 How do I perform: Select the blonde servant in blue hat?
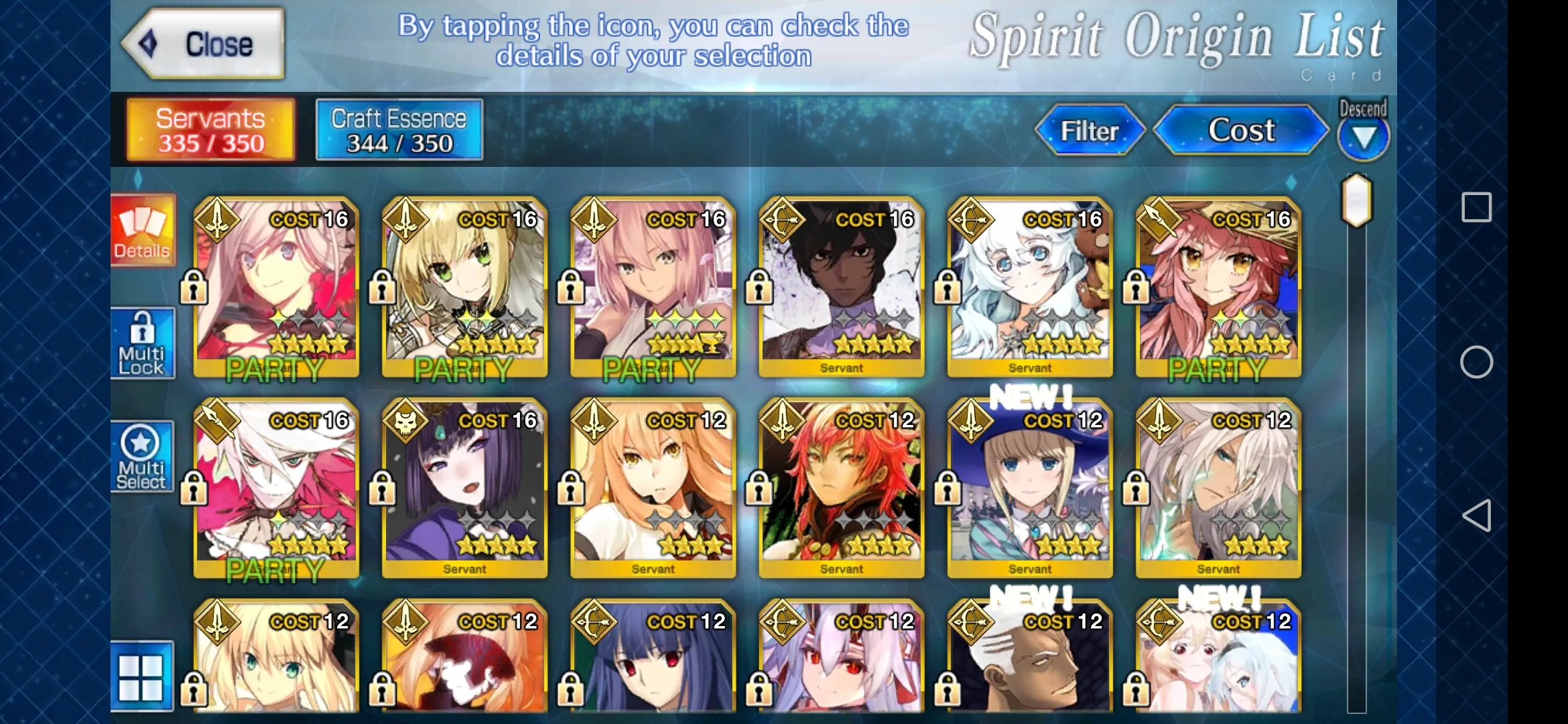coord(1030,488)
